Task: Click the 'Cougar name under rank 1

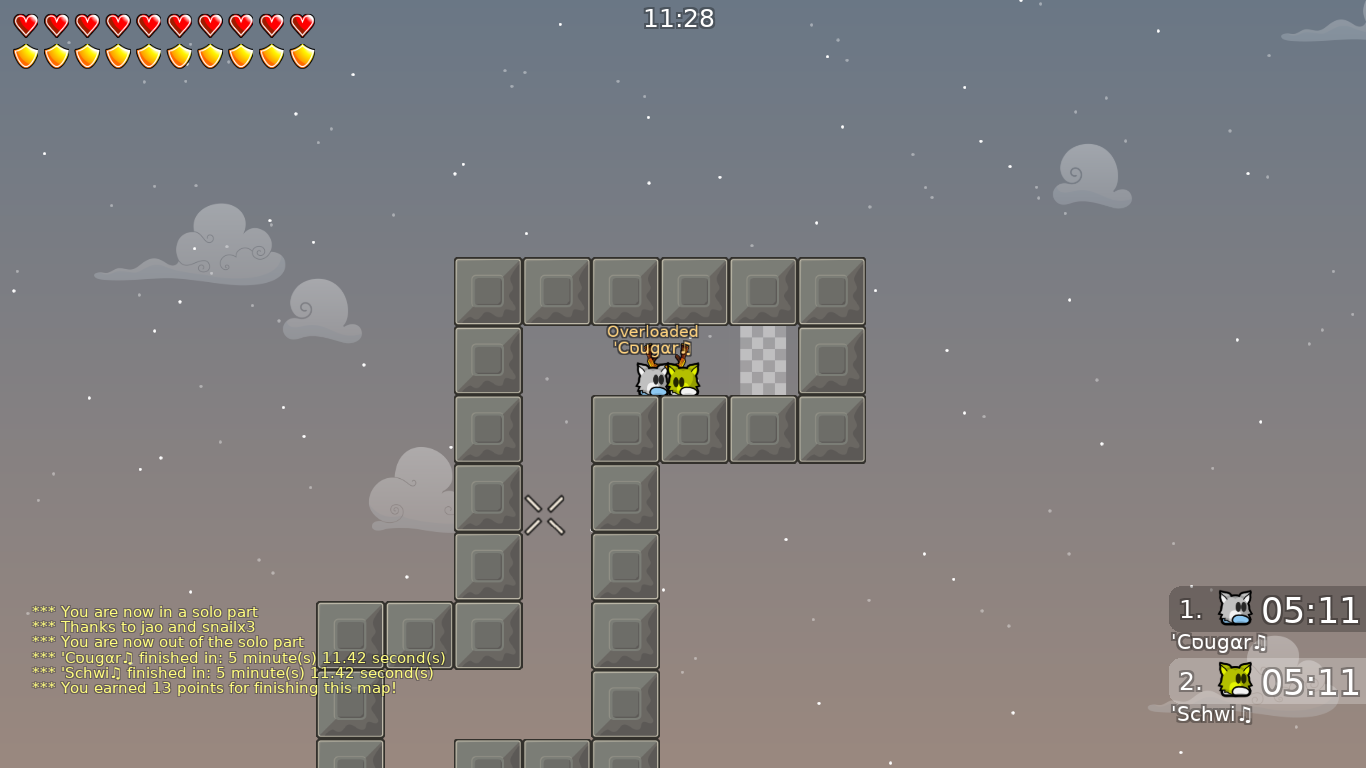Action: pos(1220,642)
